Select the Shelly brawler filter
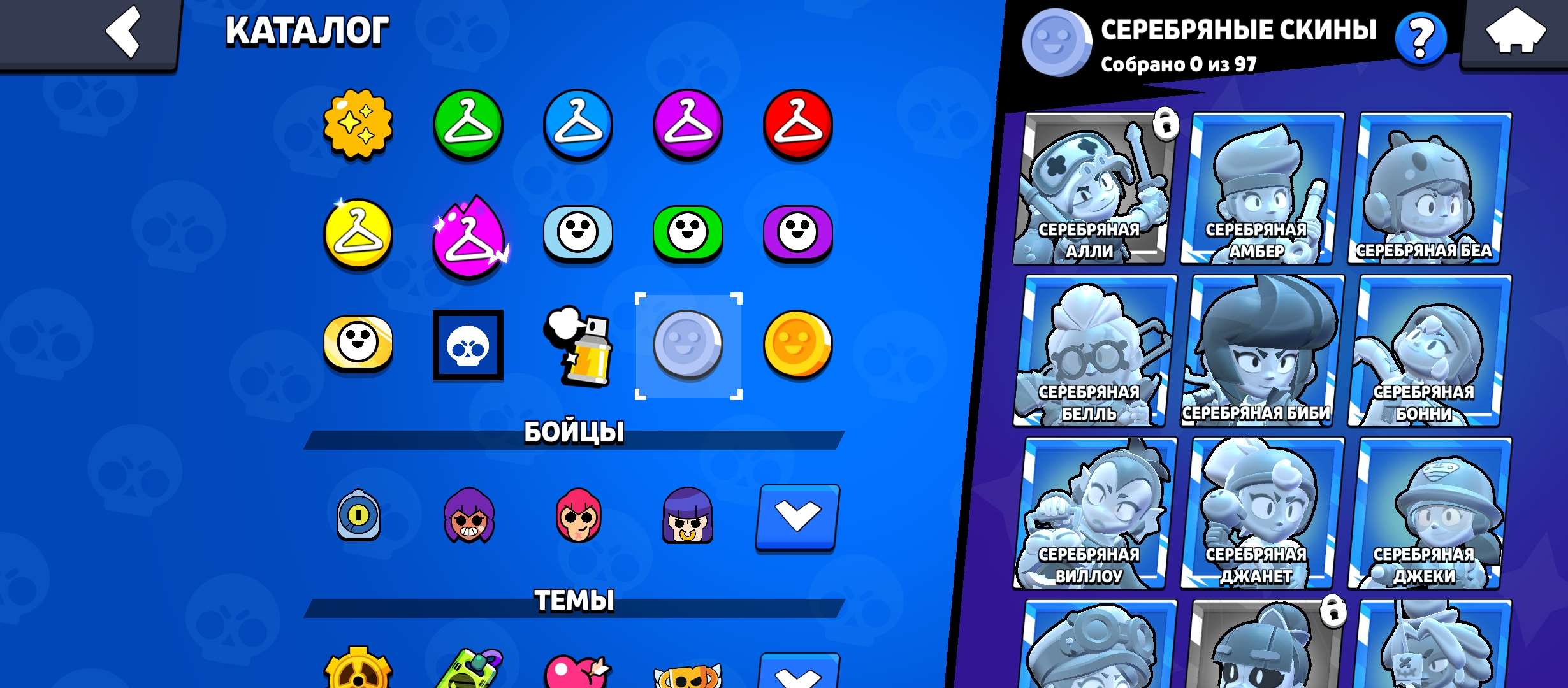The height and width of the screenshot is (688, 1568). click(x=468, y=517)
